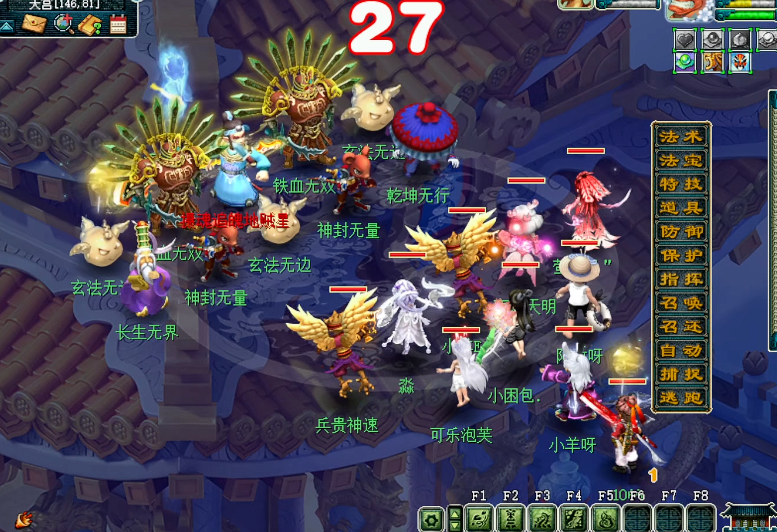Click the tiger mask buff icon
This screenshot has height=532, width=777.
tap(740, 63)
